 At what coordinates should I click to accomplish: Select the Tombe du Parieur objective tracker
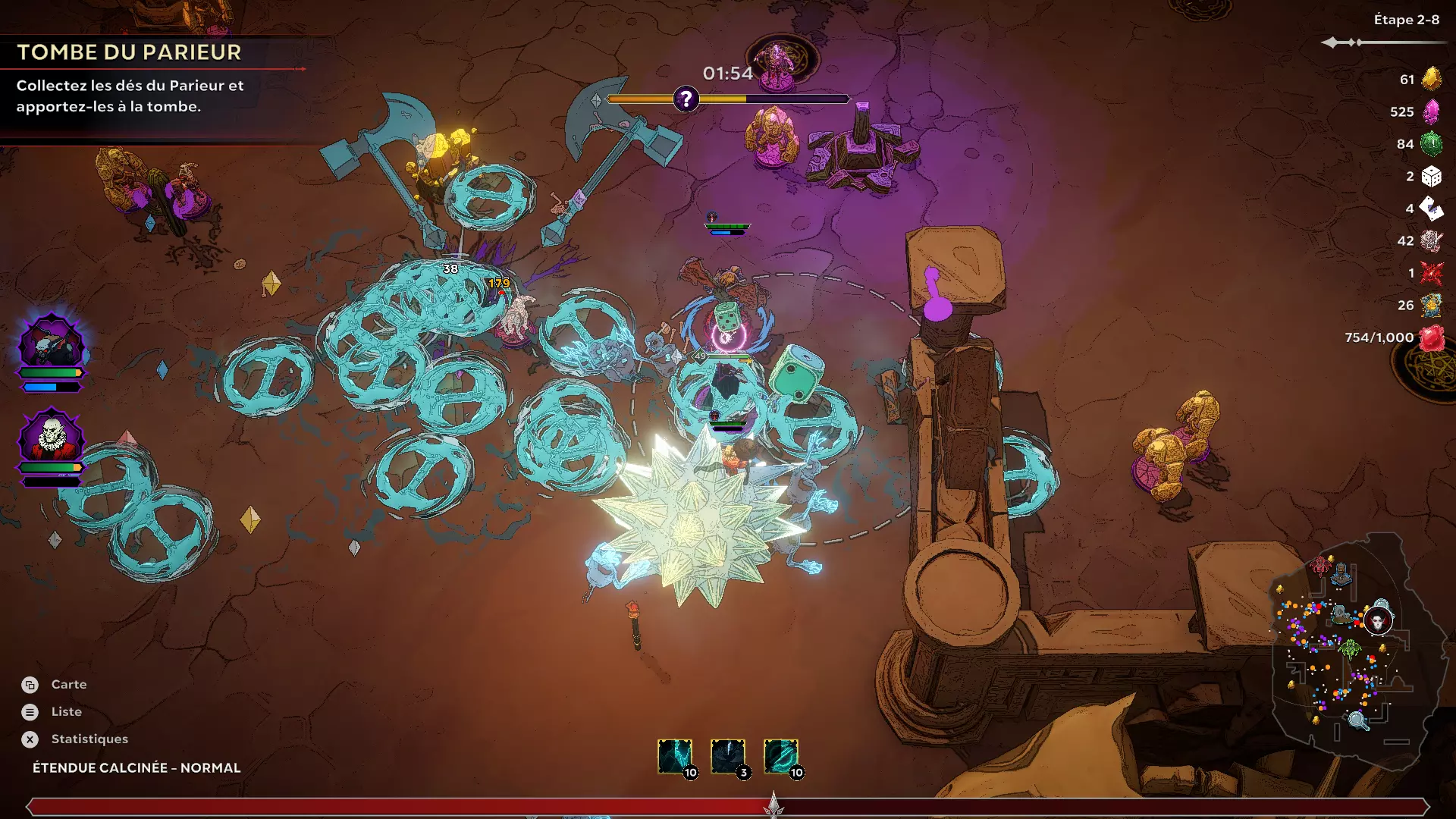point(129,52)
